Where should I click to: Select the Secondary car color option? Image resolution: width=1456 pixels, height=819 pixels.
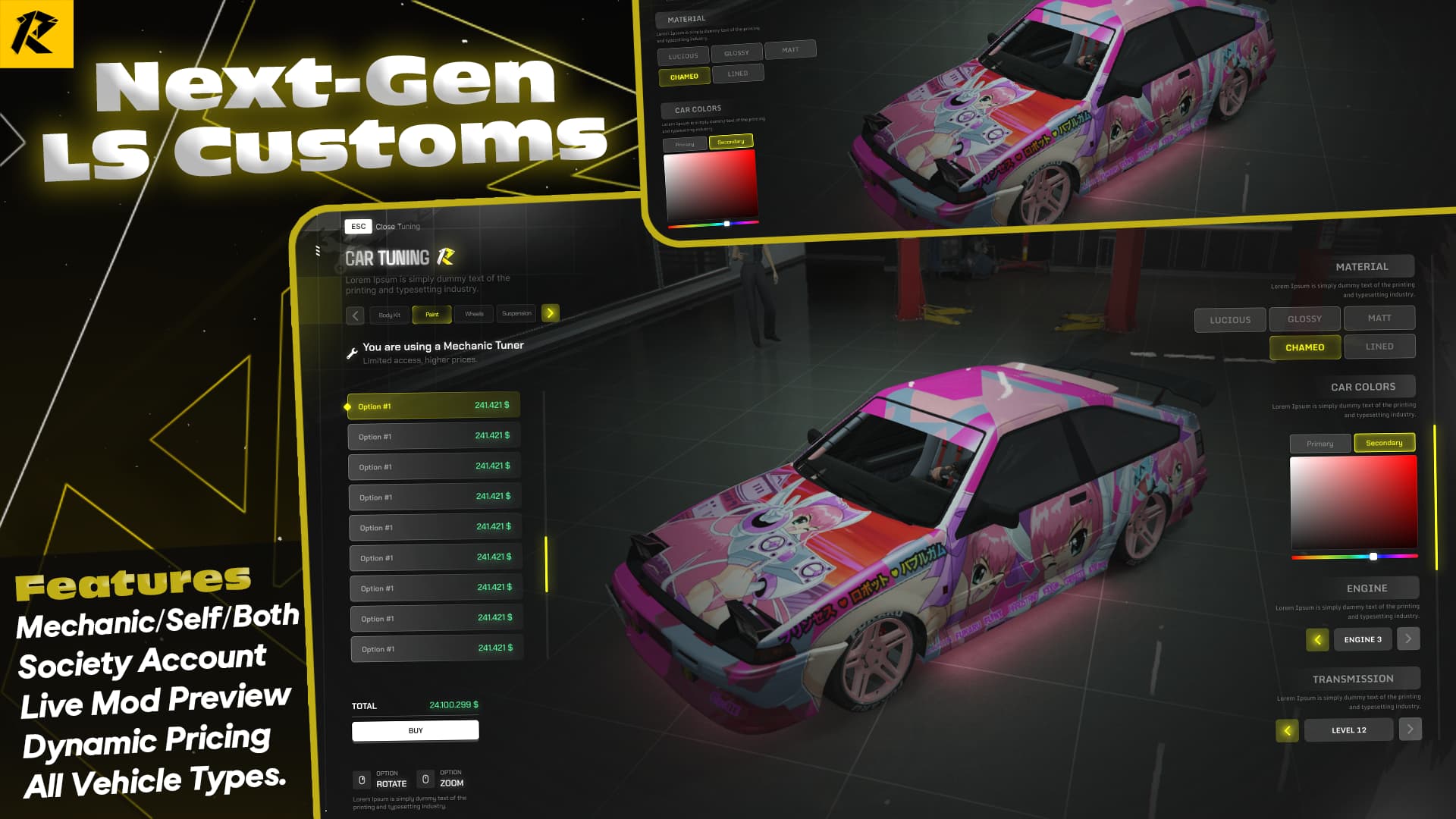pyautogui.click(x=1385, y=443)
